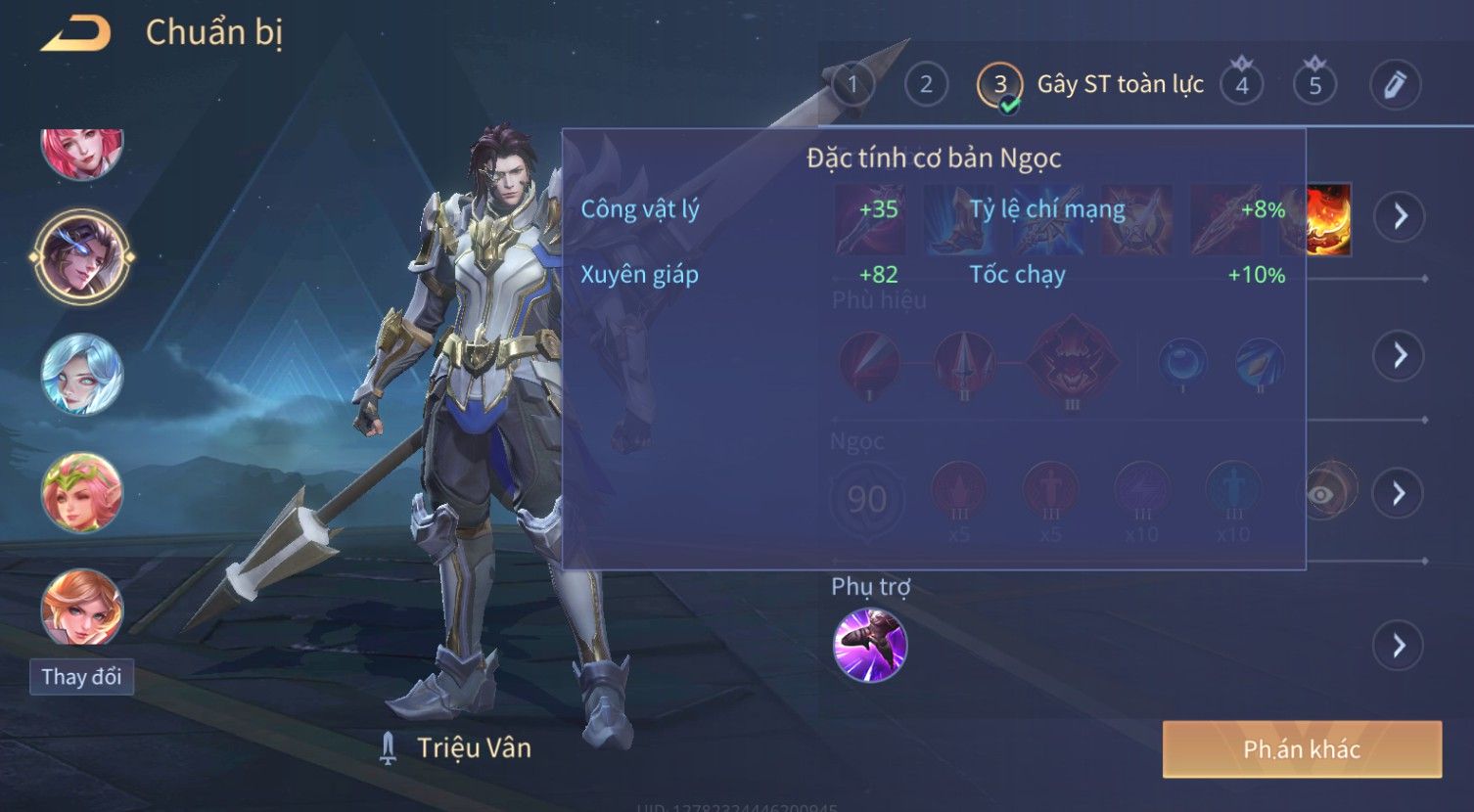Viewport: 1474px width, 812px height.
Task: Toggle the Ngọc eye preview icon
Action: pos(1322,494)
